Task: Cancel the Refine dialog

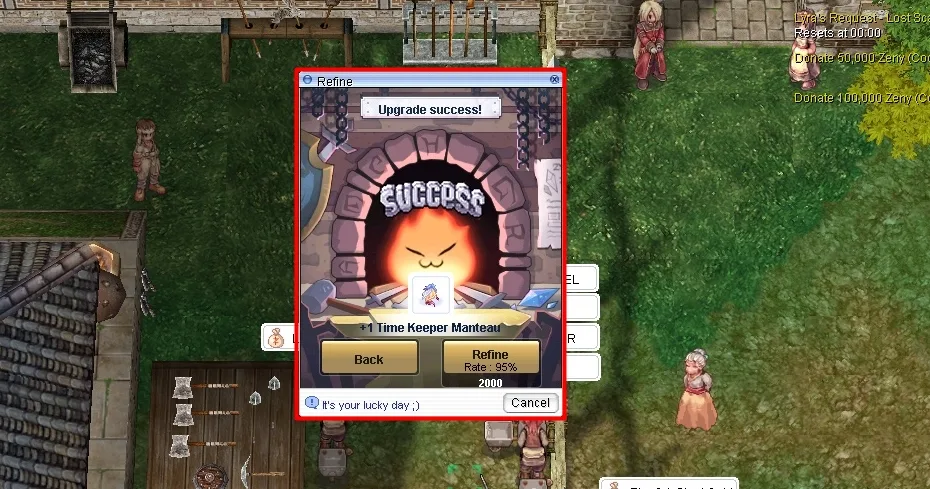Action: pyautogui.click(x=529, y=403)
